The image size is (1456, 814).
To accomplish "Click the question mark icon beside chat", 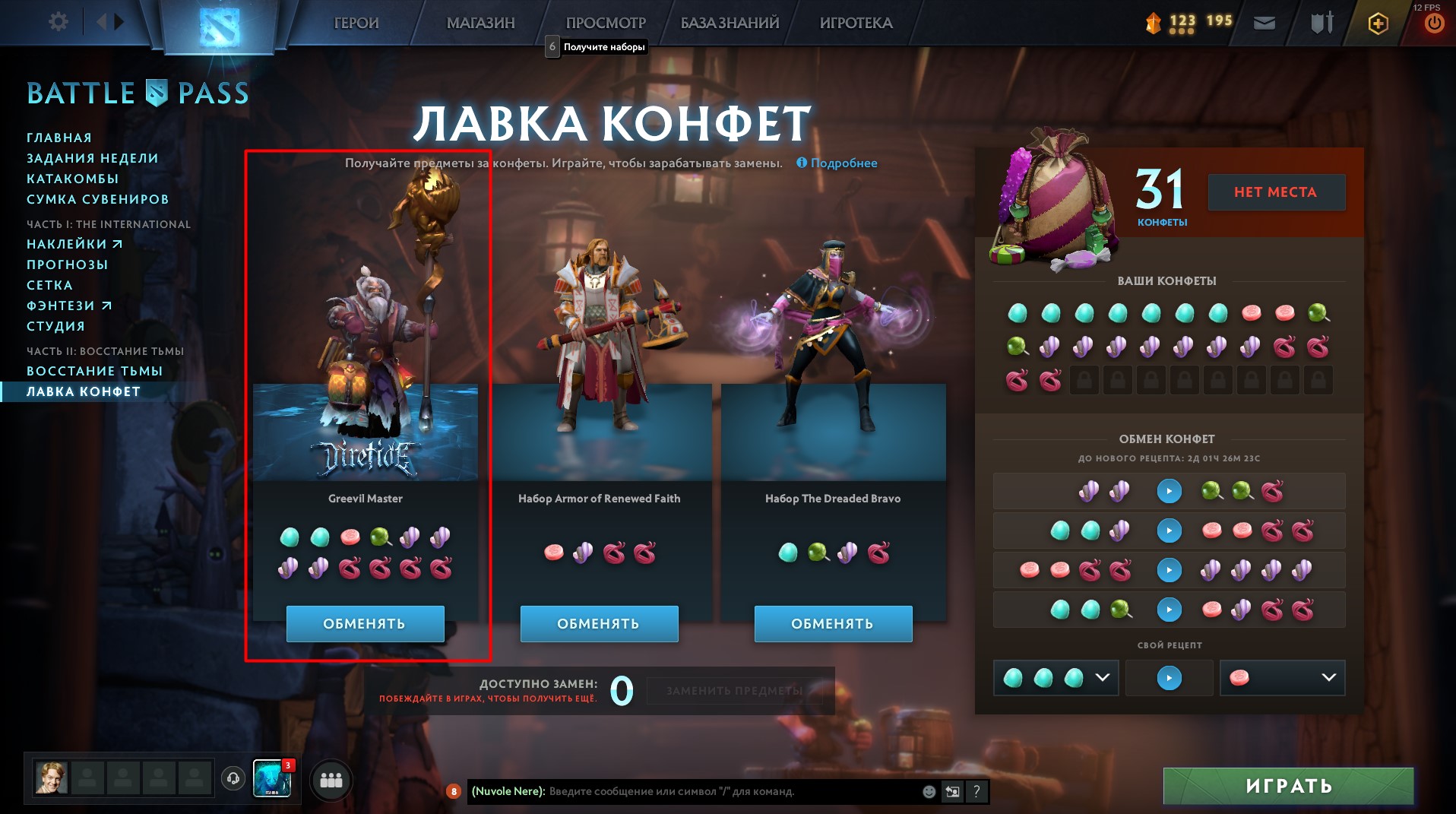I will click(x=976, y=792).
